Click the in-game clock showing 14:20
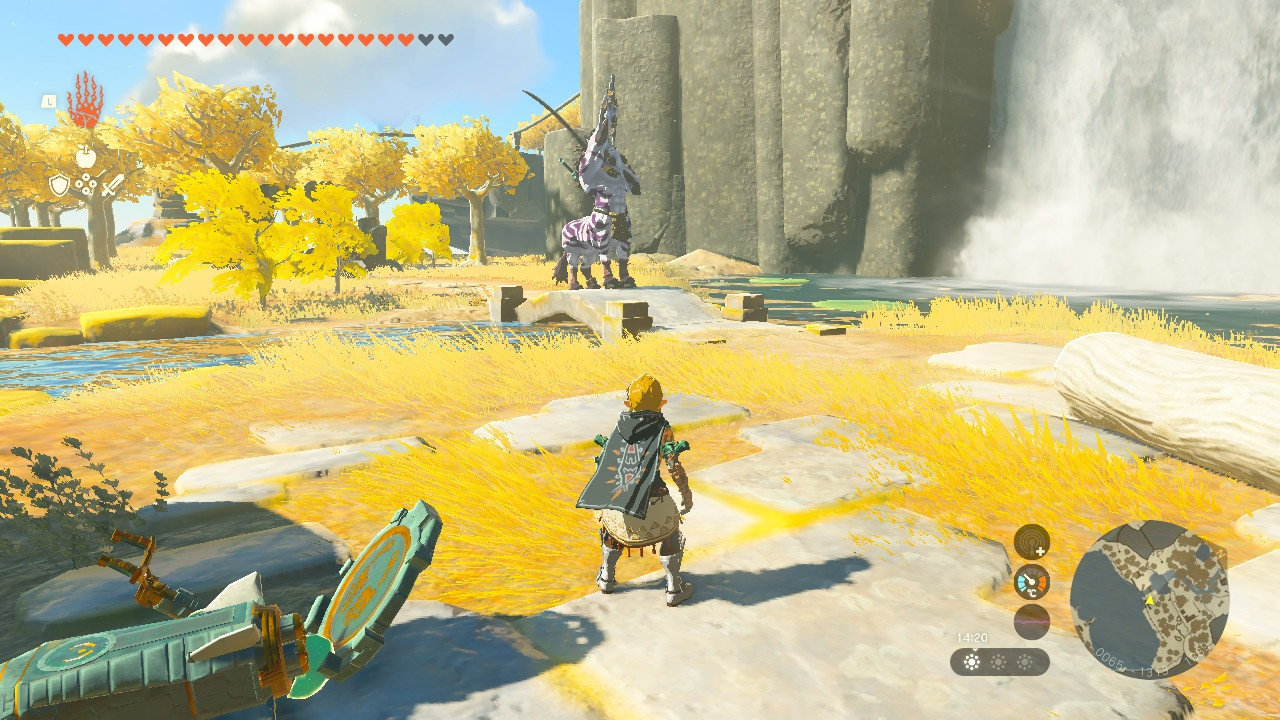 coord(972,637)
